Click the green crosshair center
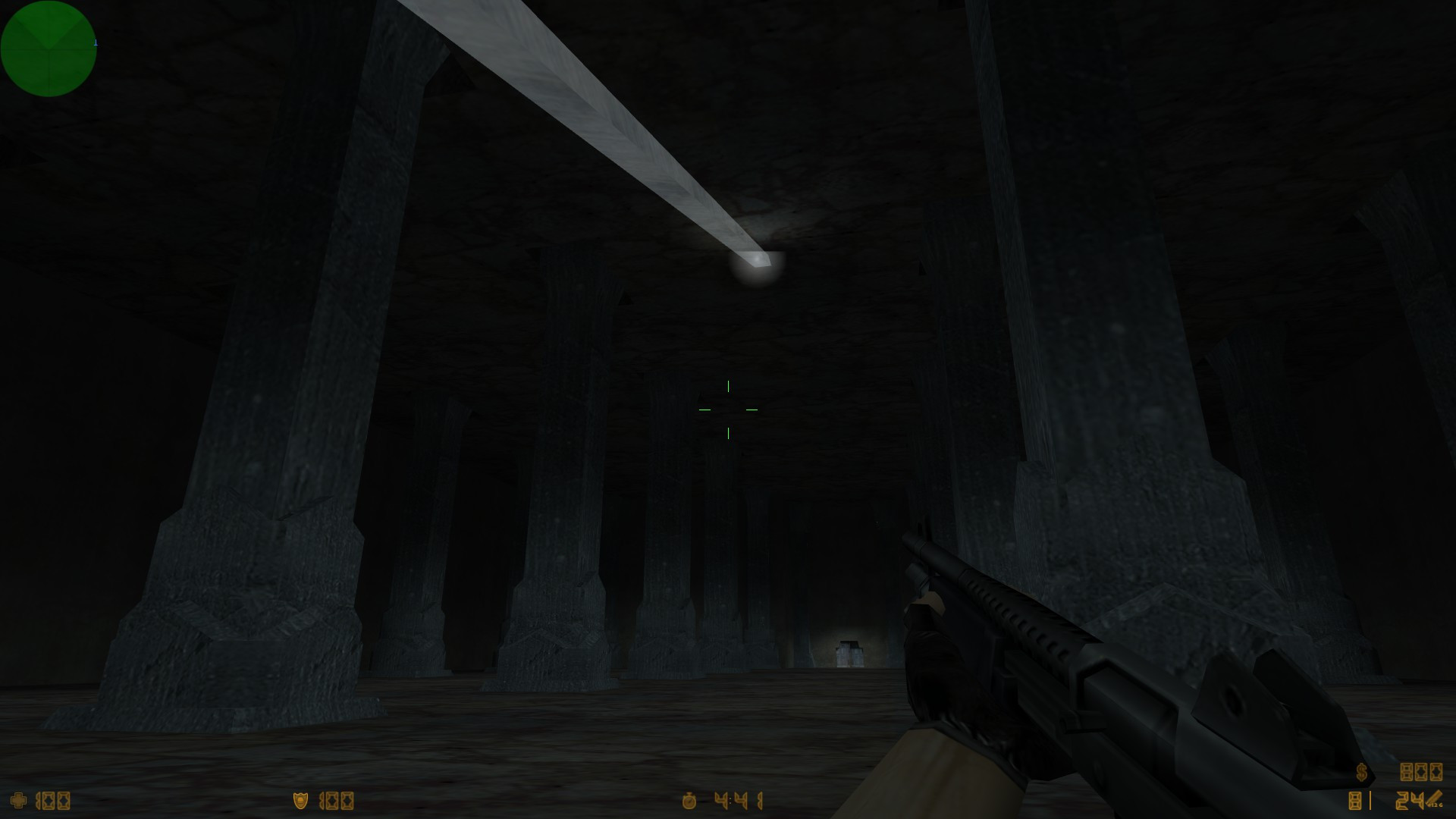Screen dimensions: 1456x819 (x=727, y=408)
